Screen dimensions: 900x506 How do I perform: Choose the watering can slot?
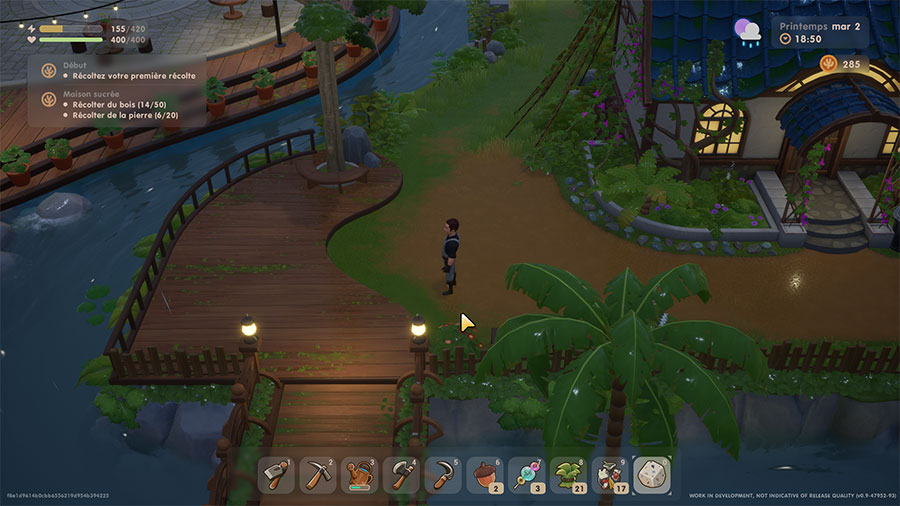360,475
